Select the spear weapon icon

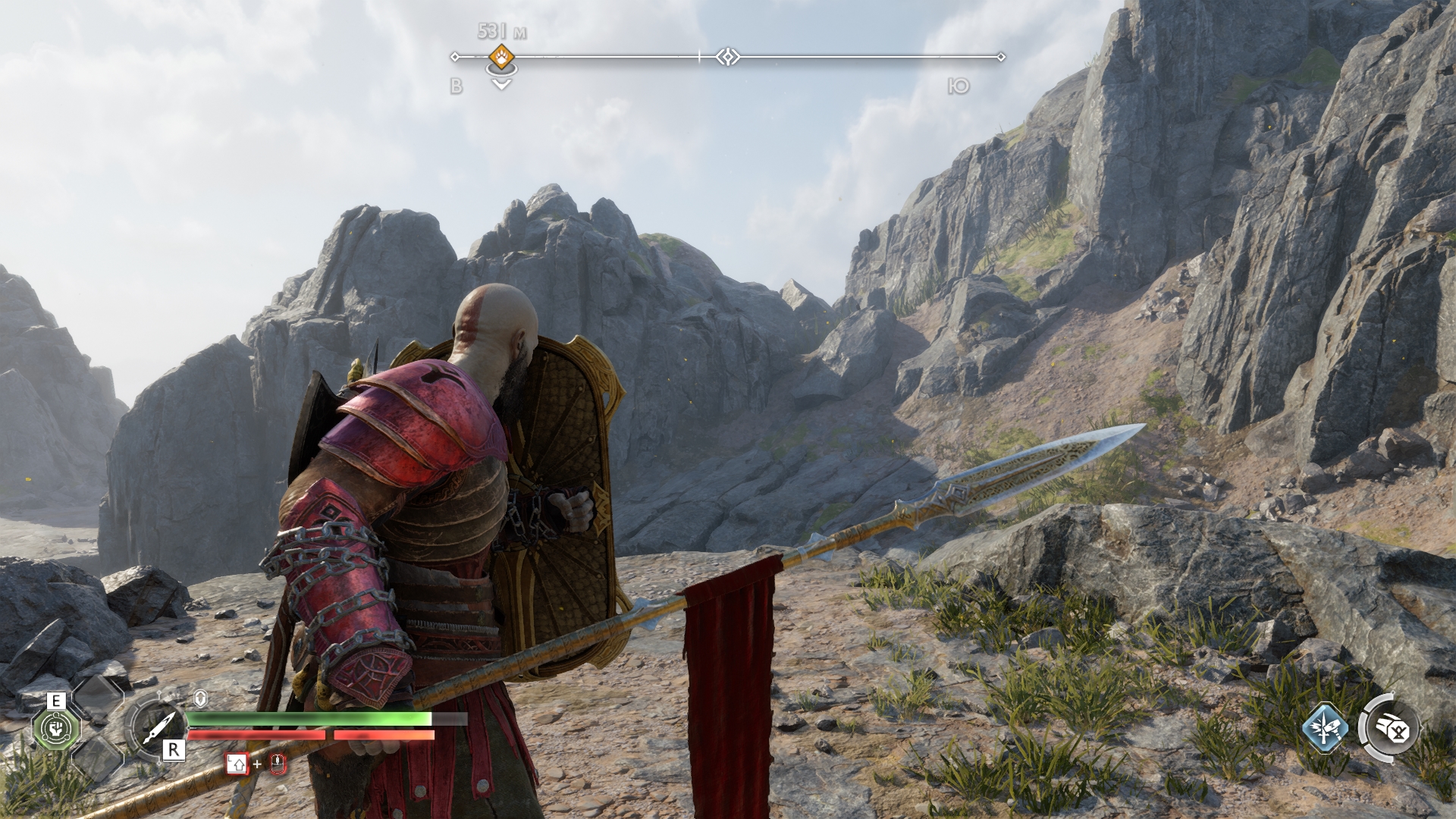pos(155,730)
